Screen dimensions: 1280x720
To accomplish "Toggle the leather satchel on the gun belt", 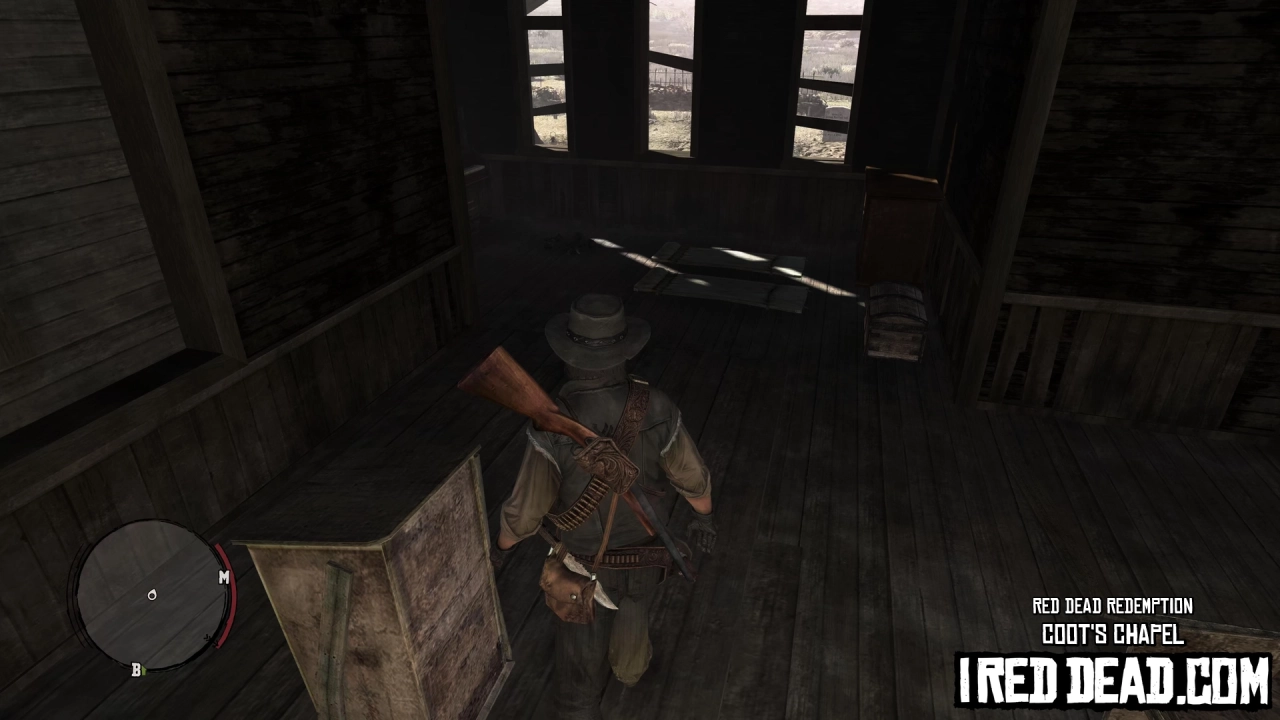I will 565,590.
